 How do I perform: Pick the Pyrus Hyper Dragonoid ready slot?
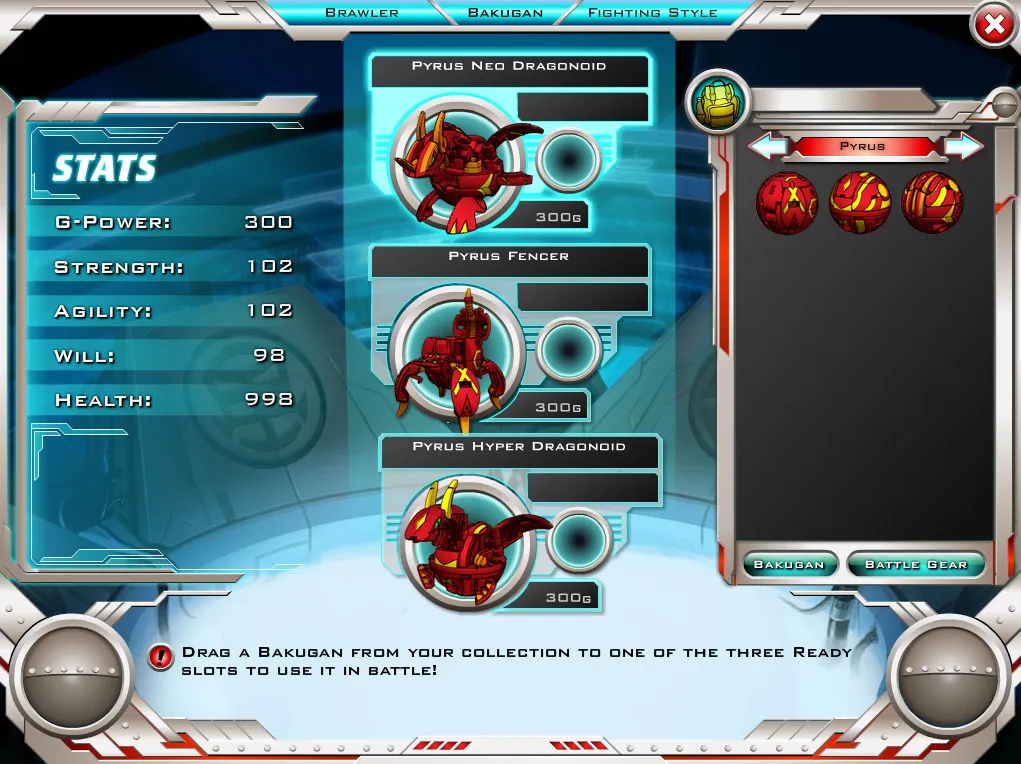pyautogui.click(x=467, y=542)
